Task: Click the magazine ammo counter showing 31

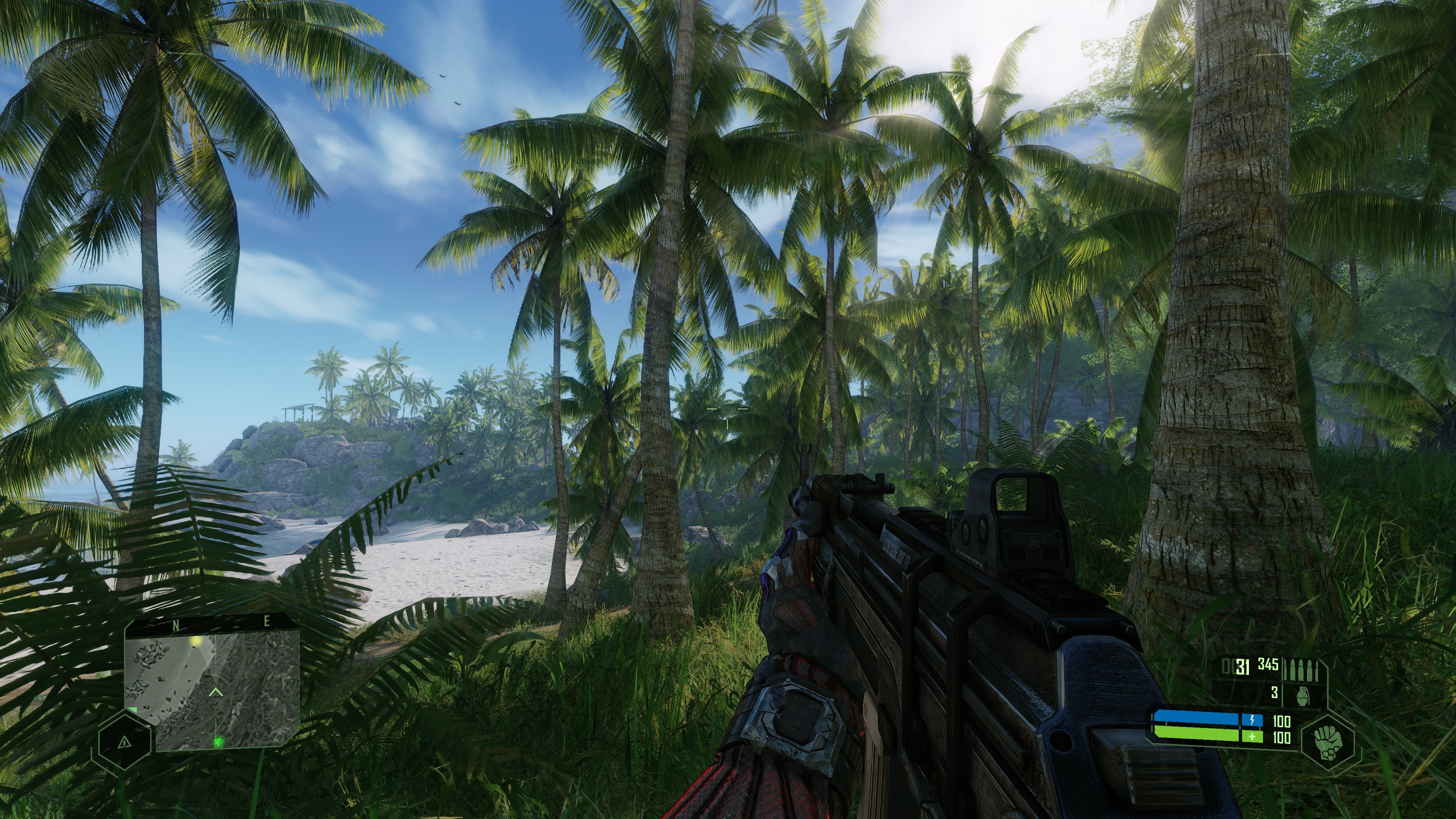Action: tap(1241, 667)
